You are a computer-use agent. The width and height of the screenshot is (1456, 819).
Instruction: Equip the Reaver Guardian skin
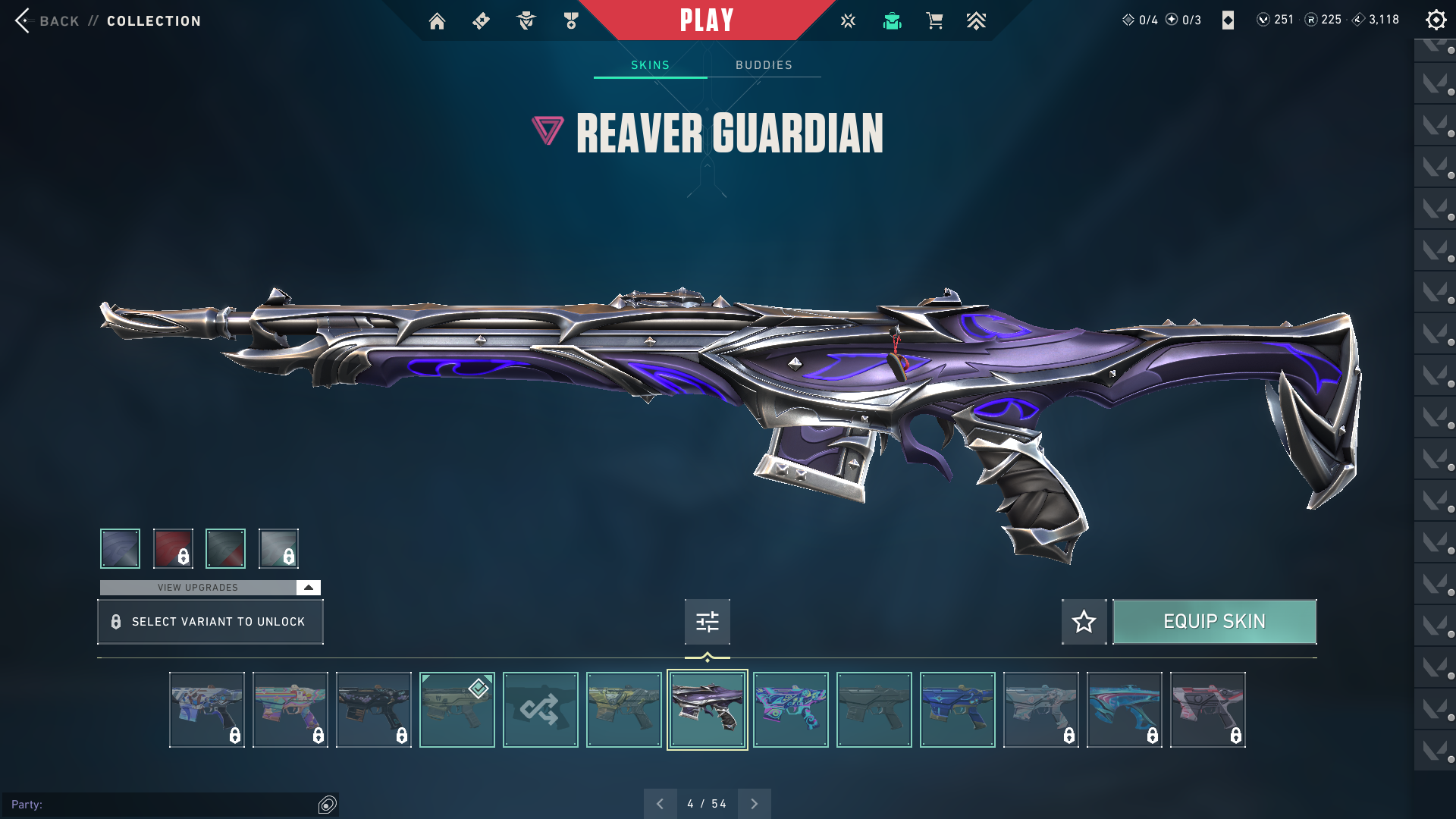coord(1214,622)
